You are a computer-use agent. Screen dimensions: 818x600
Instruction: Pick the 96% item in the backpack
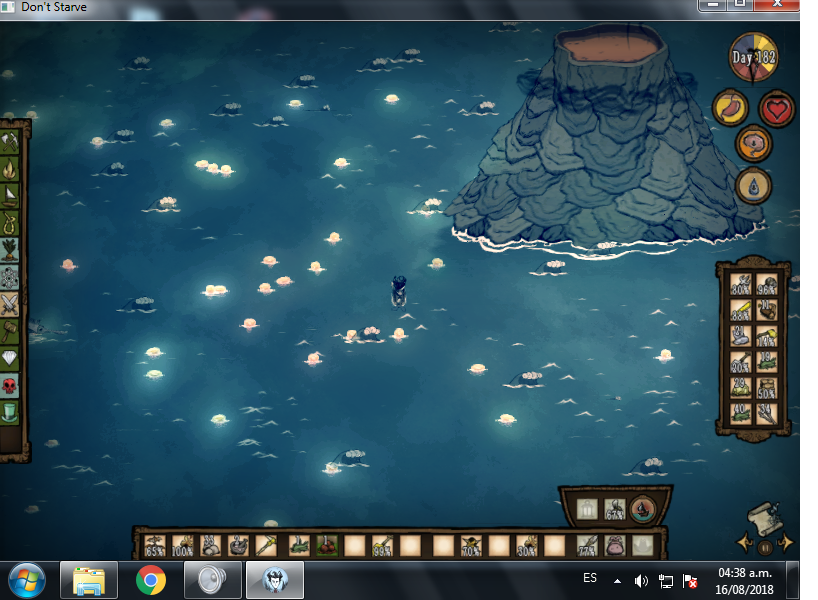[x=767, y=285]
